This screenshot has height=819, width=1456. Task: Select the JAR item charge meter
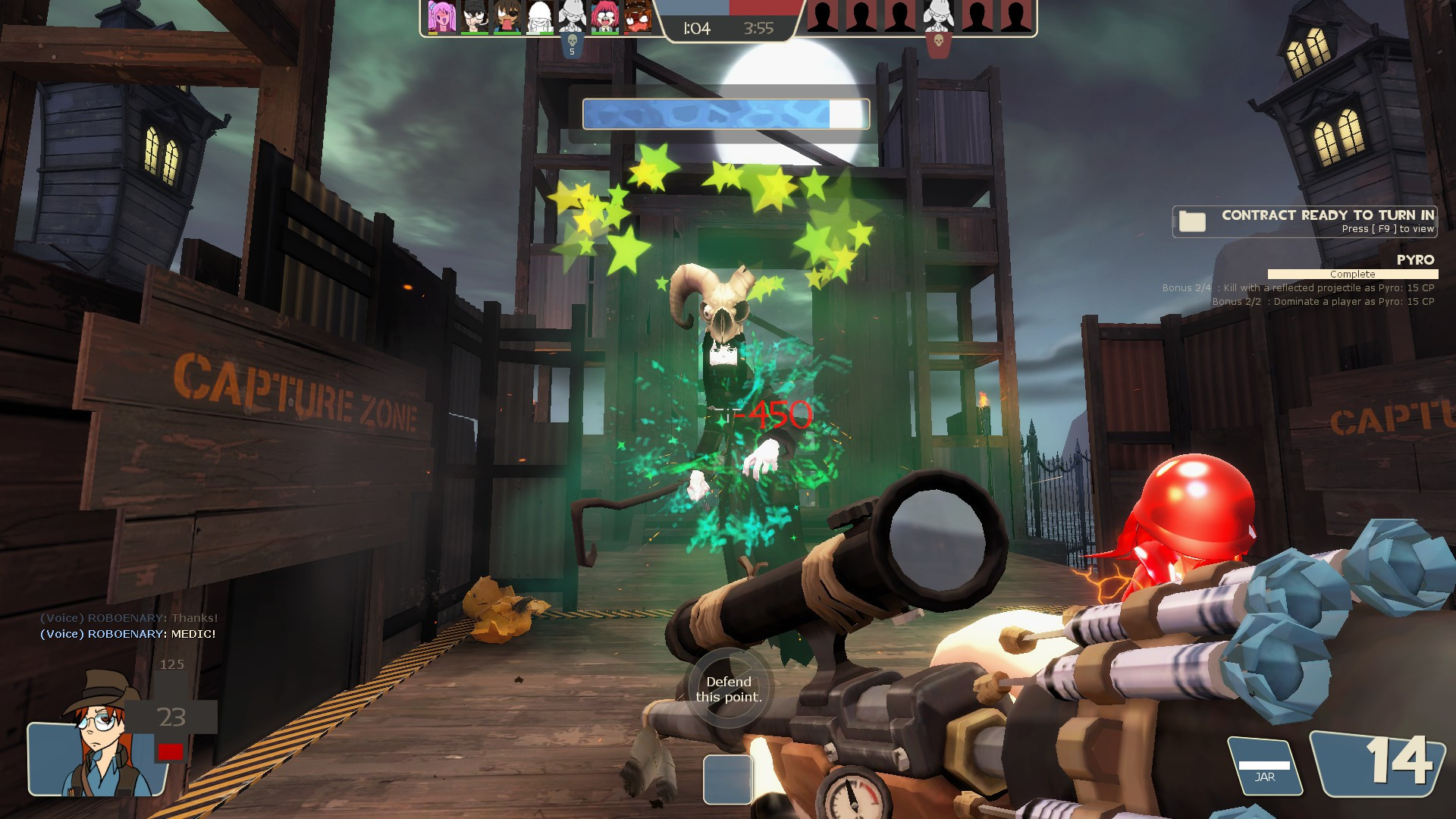tap(1264, 767)
